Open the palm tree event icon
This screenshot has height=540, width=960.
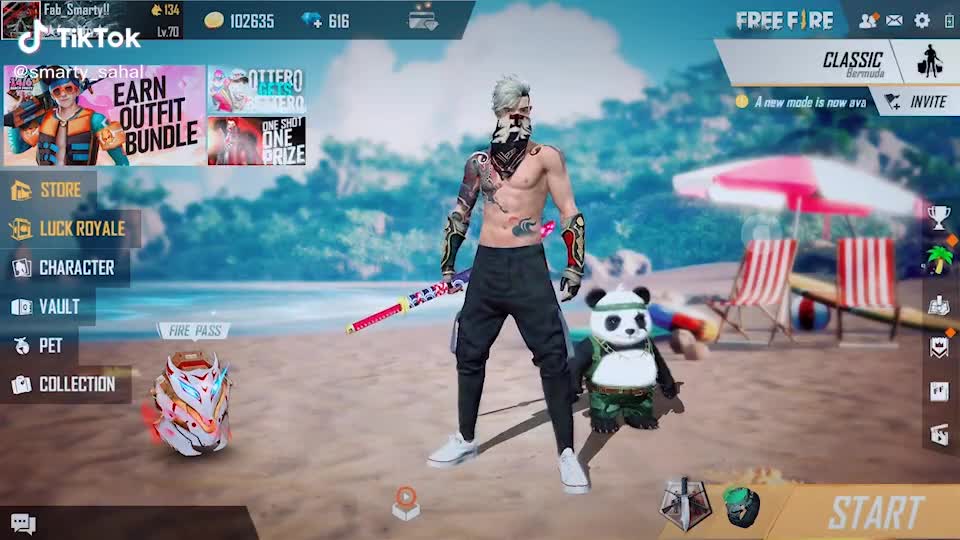click(938, 260)
